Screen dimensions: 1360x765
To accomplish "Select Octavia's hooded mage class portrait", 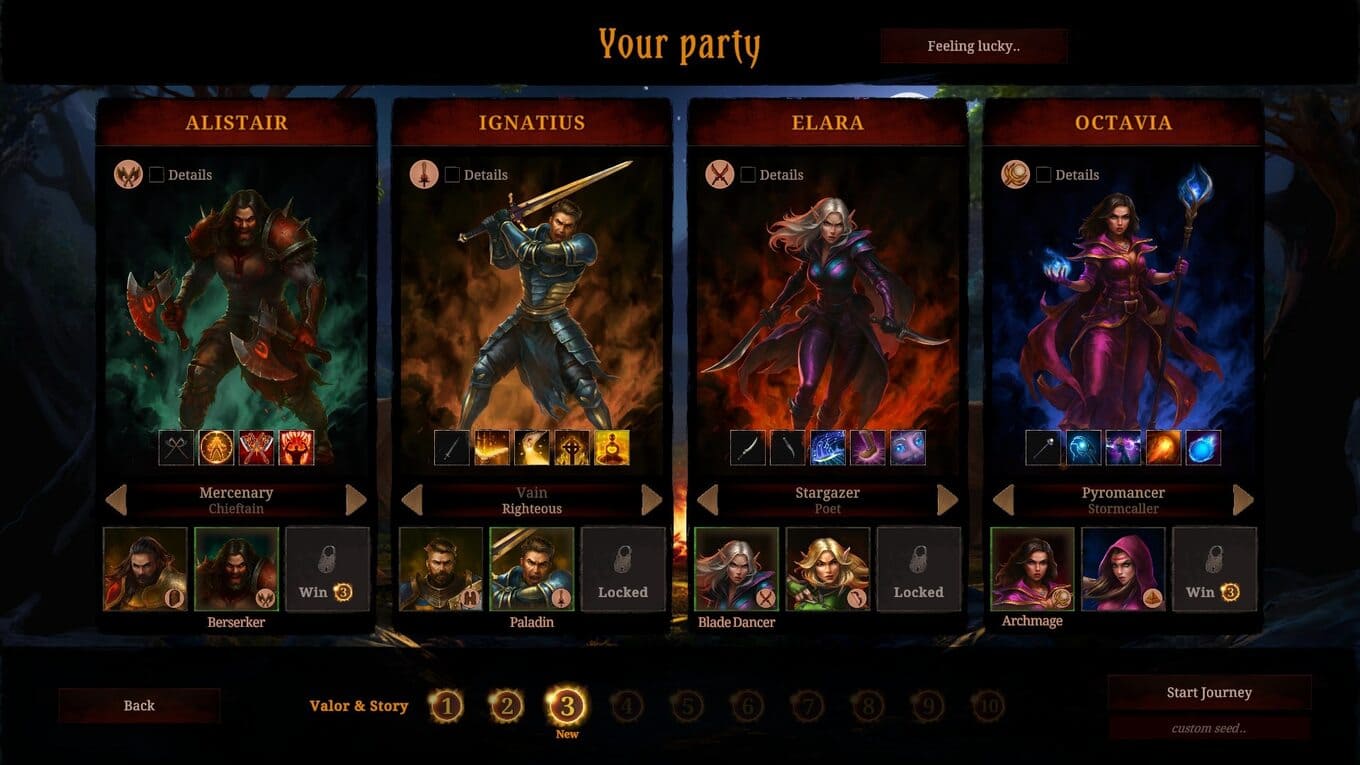I will click(1123, 569).
